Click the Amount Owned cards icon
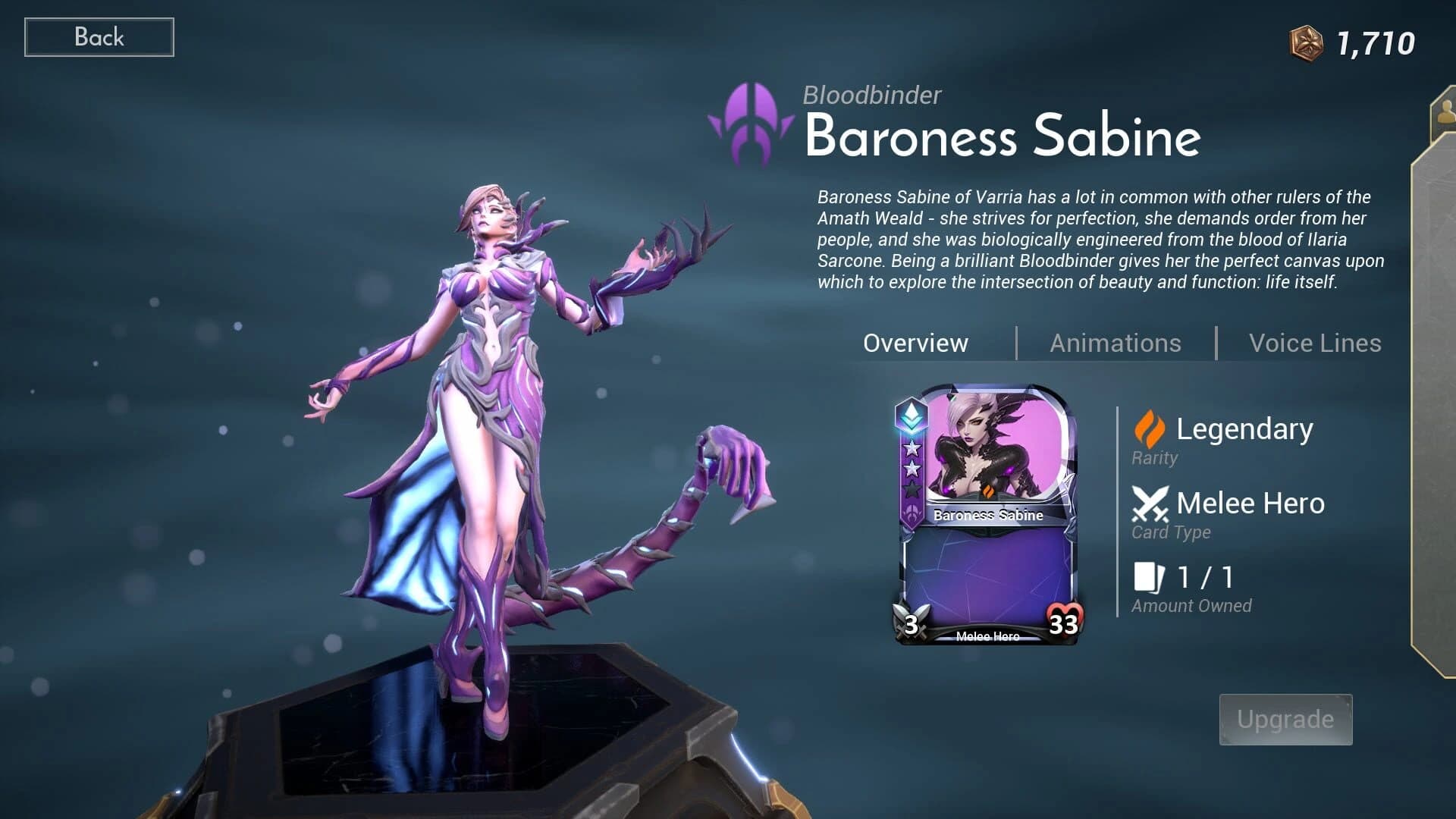 click(1150, 577)
